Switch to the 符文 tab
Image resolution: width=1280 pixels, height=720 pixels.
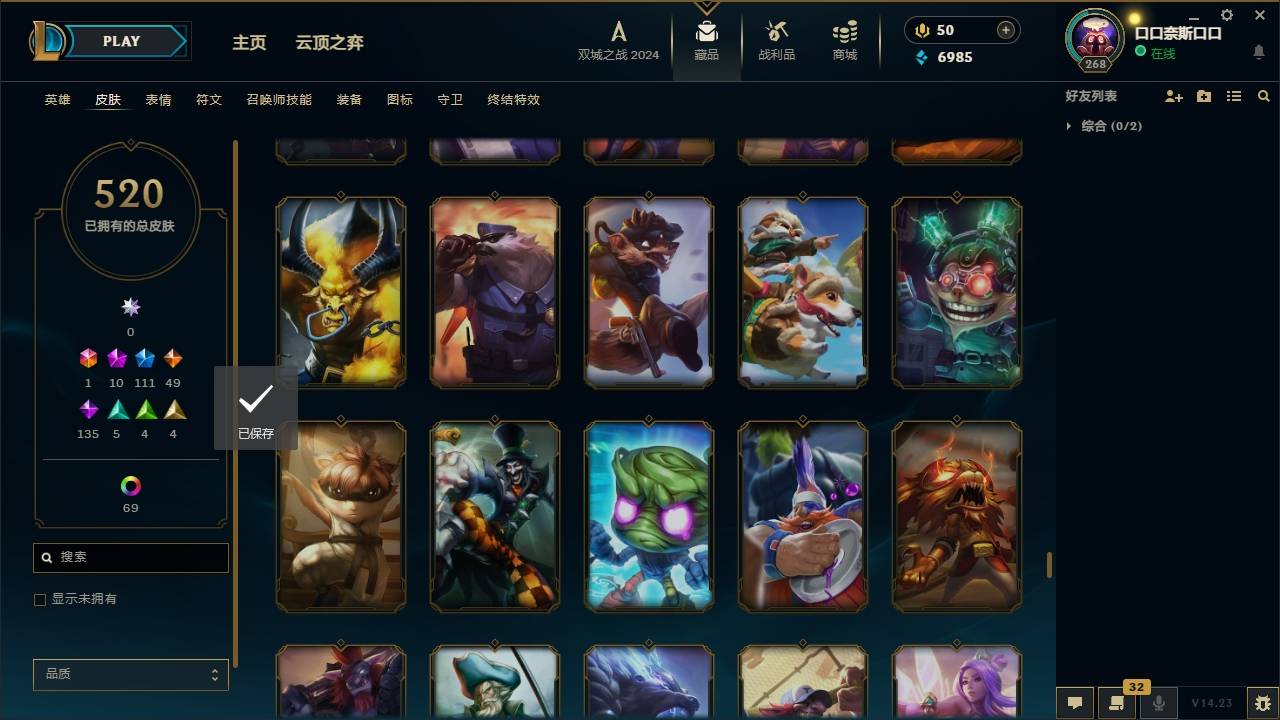pyautogui.click(x=209, y=99)
